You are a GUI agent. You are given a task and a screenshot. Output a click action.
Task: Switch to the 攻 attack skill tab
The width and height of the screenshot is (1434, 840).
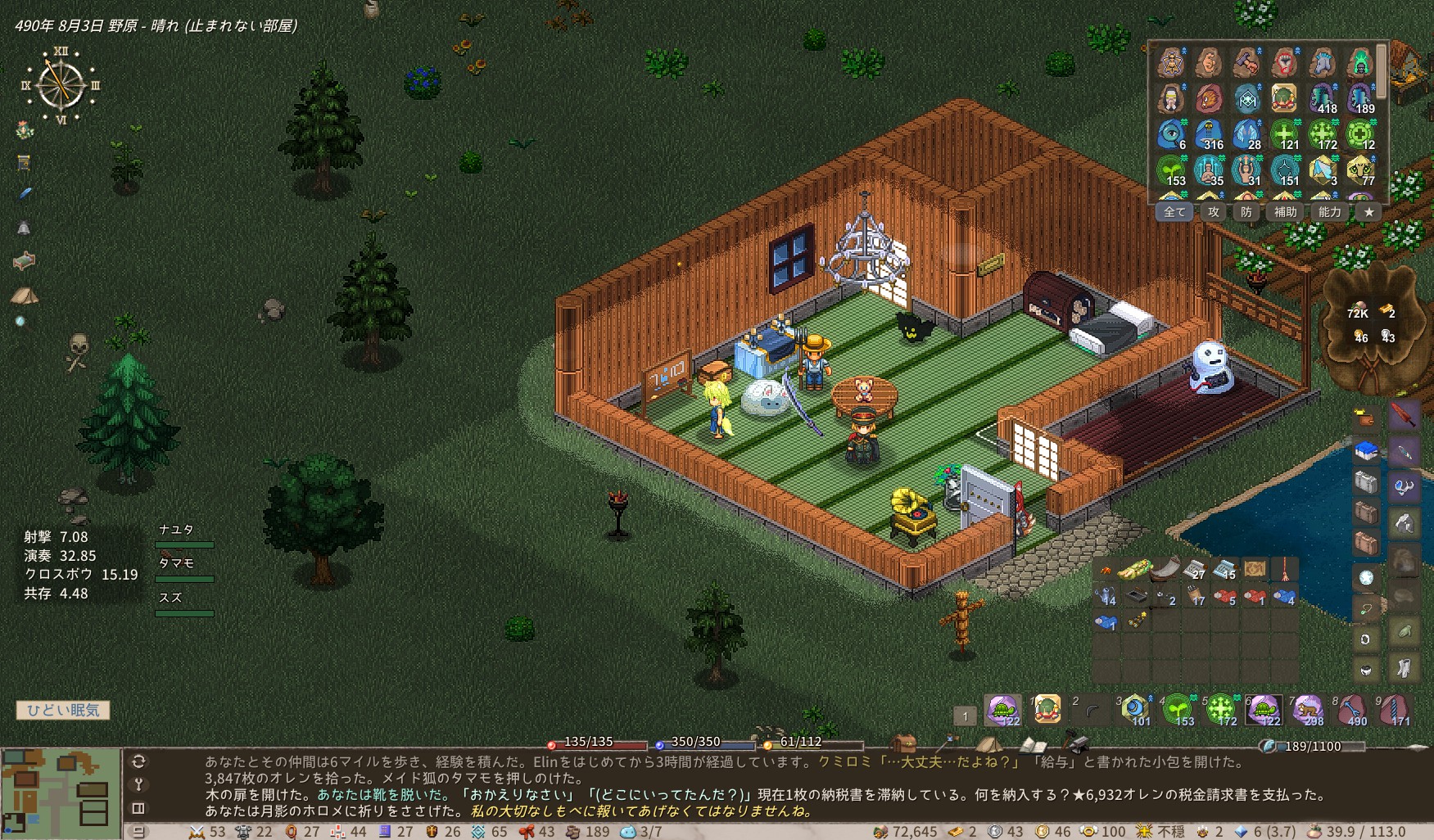1213,212
